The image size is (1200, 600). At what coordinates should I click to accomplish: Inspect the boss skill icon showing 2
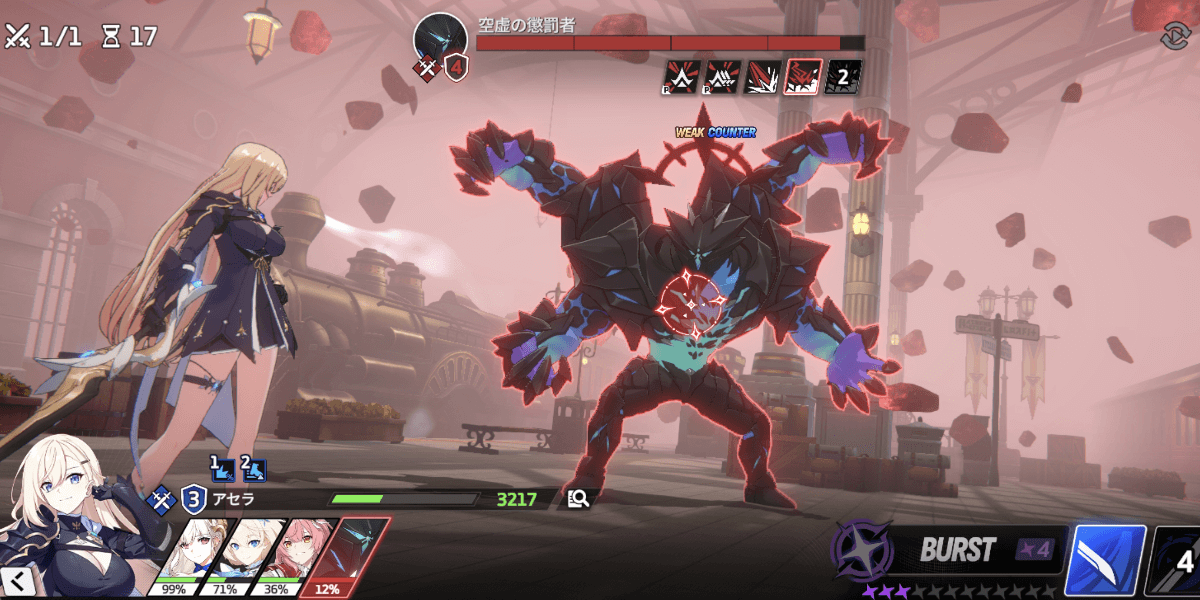pos(843,76)
